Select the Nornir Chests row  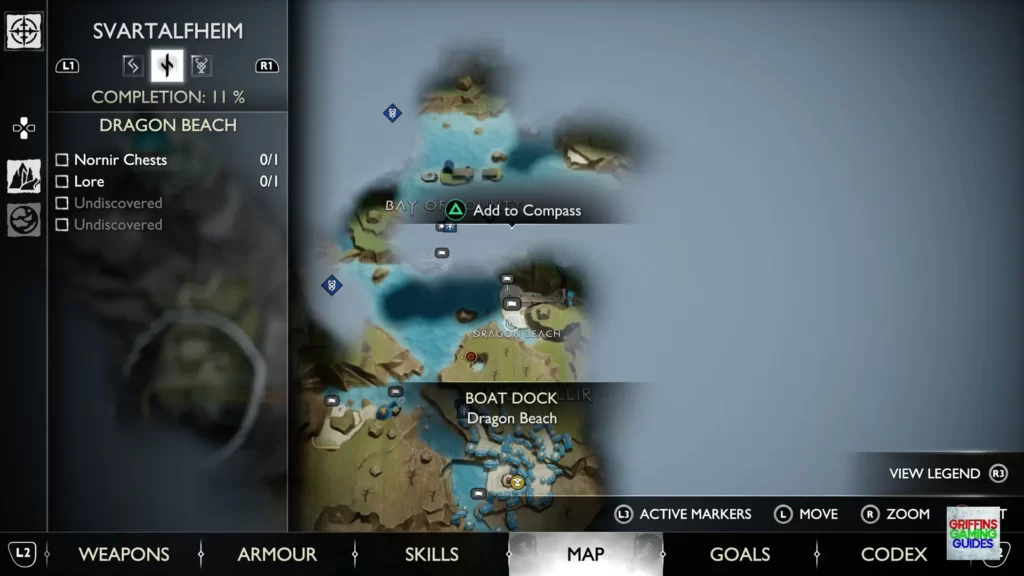166,160
